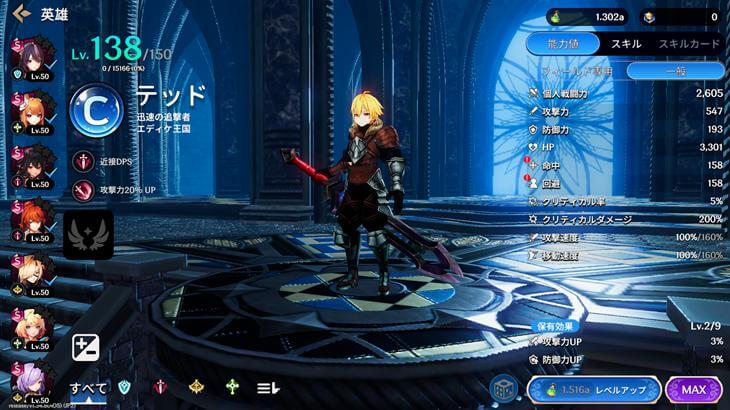Show all heroes with the すべて filter
The width and height of the screenshot is (730, 410).
(x=87, y=388)
